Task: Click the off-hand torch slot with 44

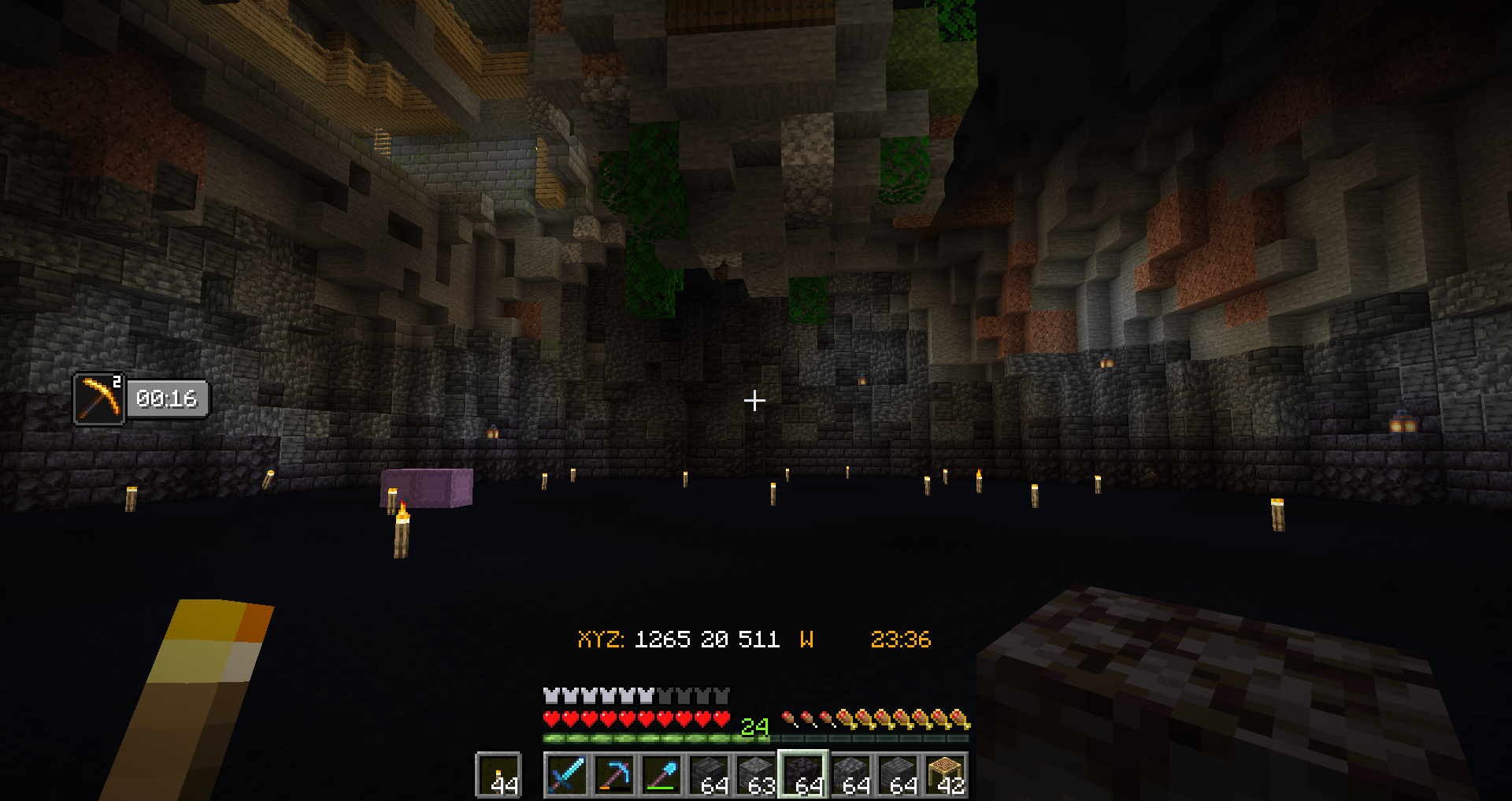Action: tap(499, 775)
